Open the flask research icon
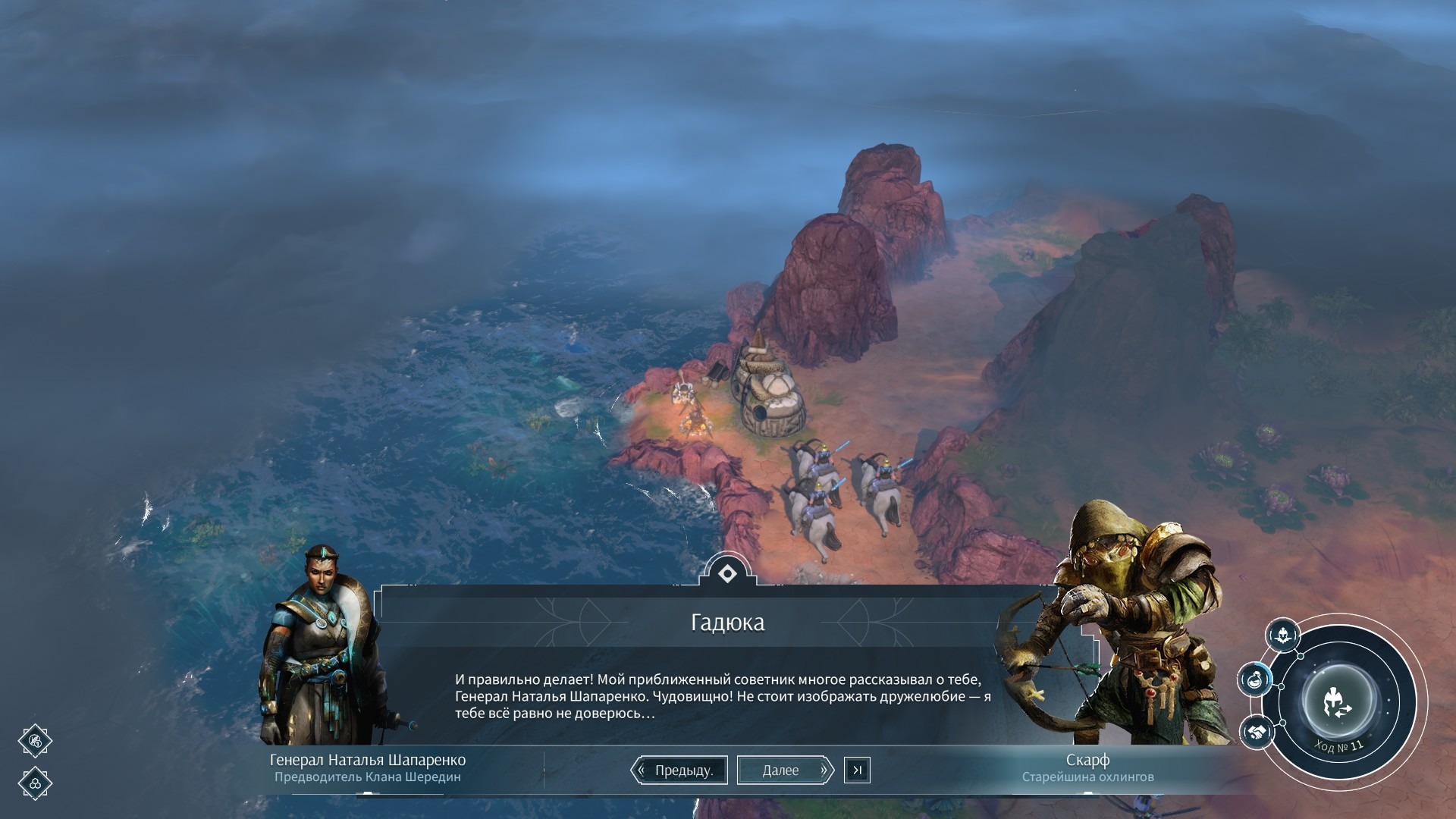The height and width of the screenshot is (819, 1456). (x=1255, y=679)
